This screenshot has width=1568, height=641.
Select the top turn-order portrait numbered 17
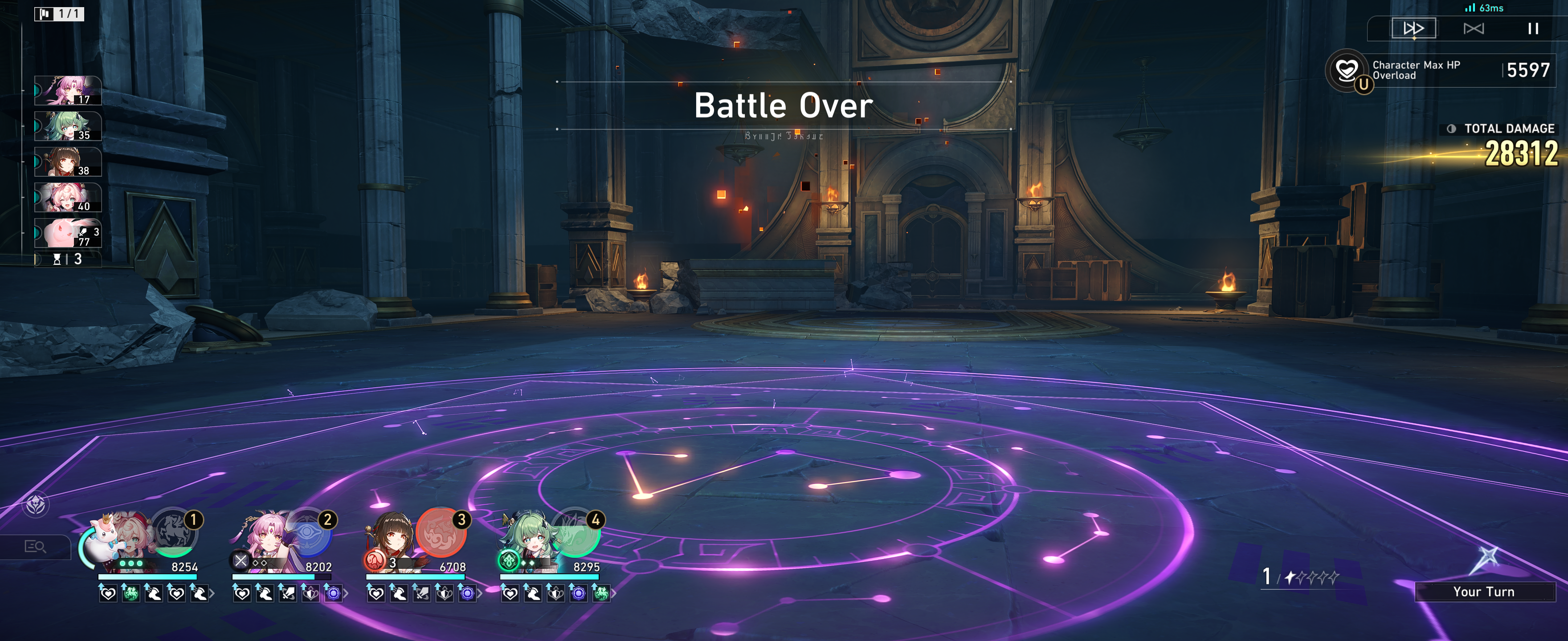click(68, 91)
